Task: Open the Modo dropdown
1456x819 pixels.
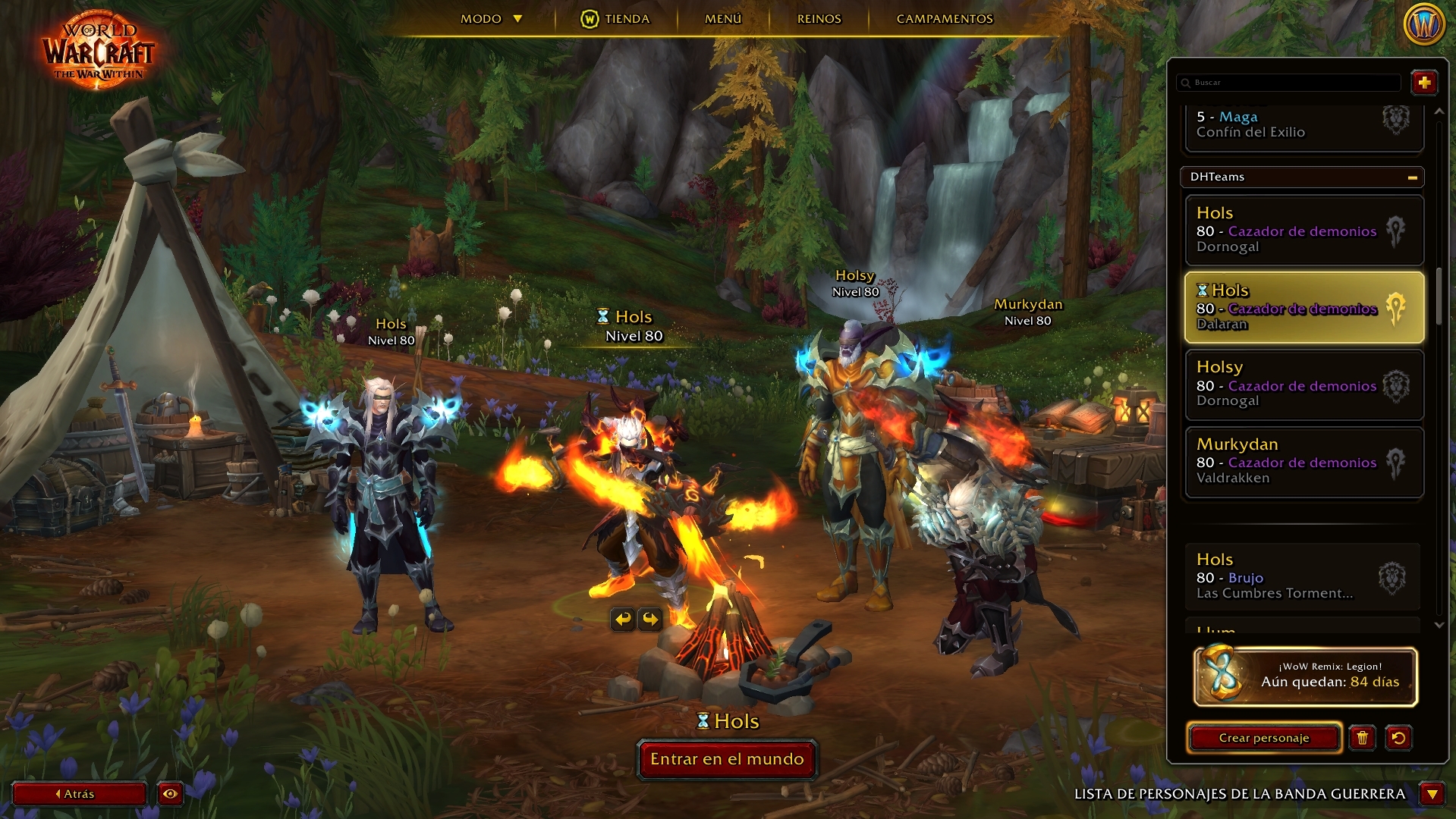Action: pos(491,19)
